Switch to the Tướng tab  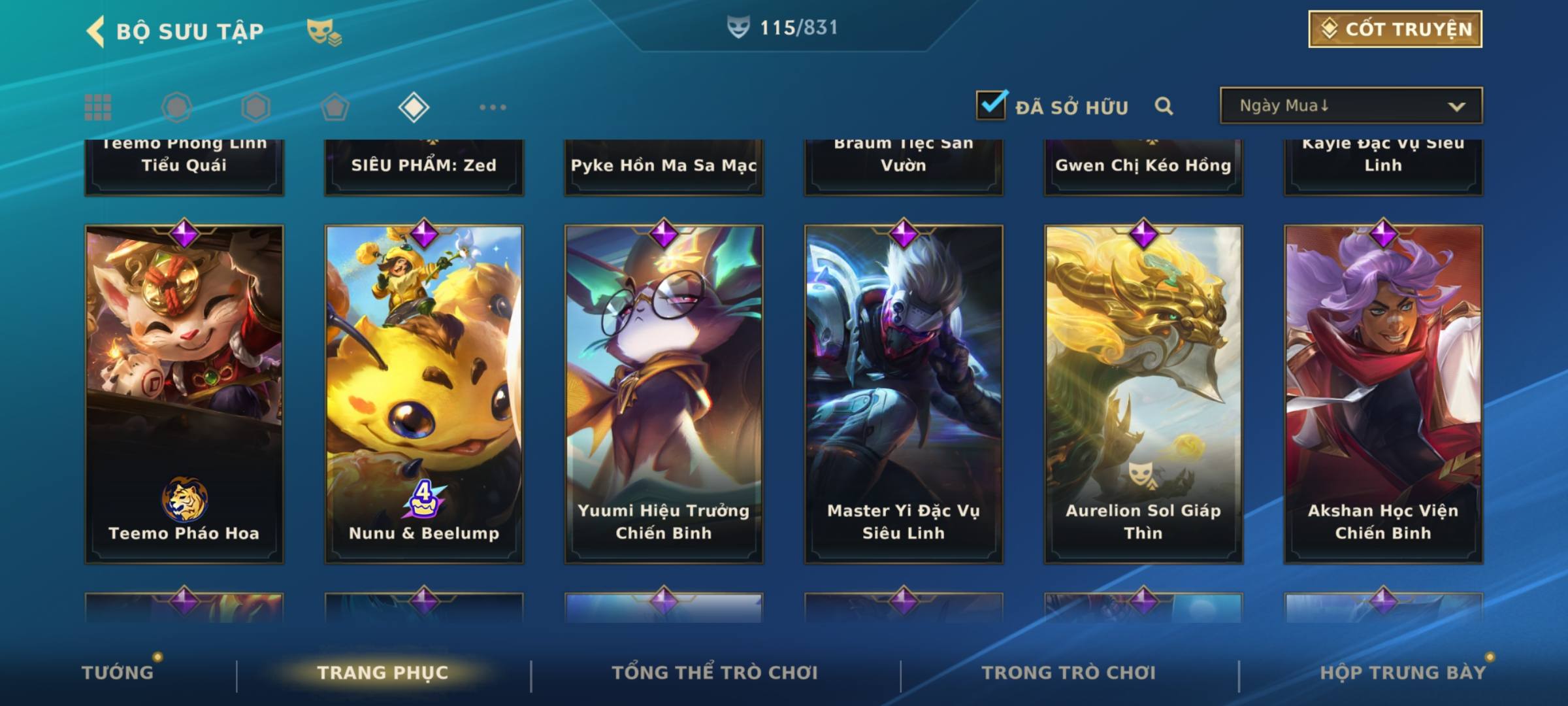[x=118, y=673]
